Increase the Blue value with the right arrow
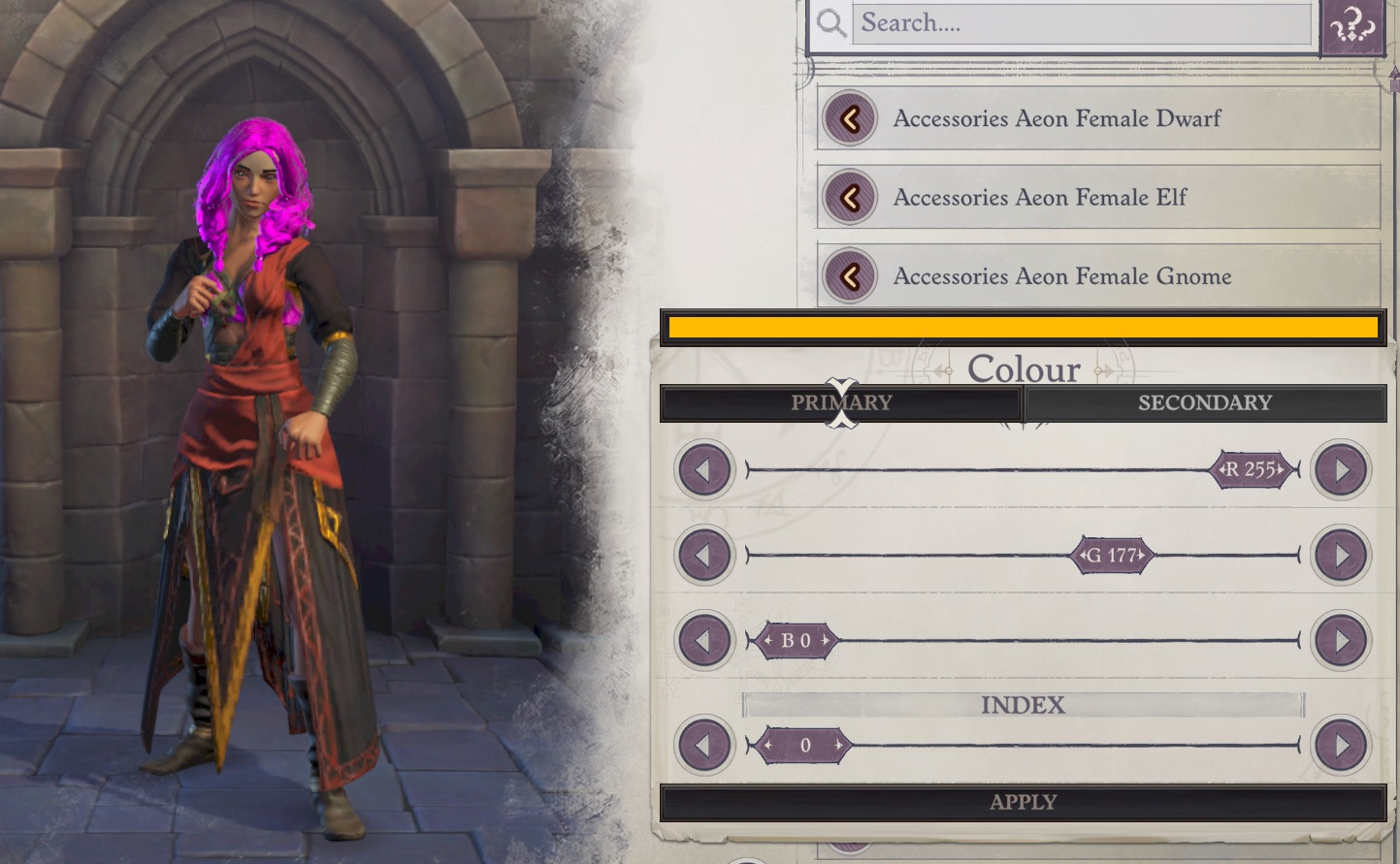Image resolution: width=1400 pixels, height=864 pixels. [1342, 640]
